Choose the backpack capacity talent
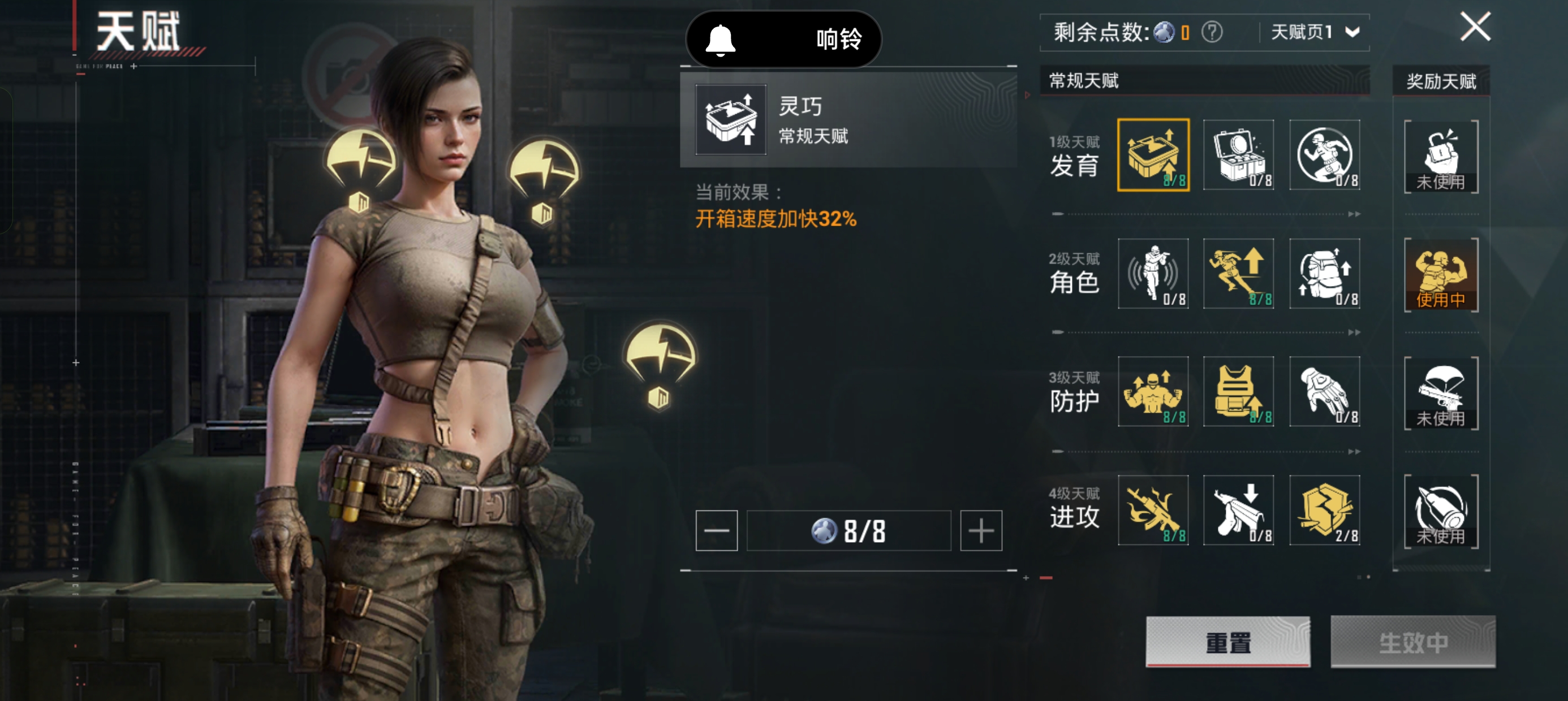 (1325, 274)
